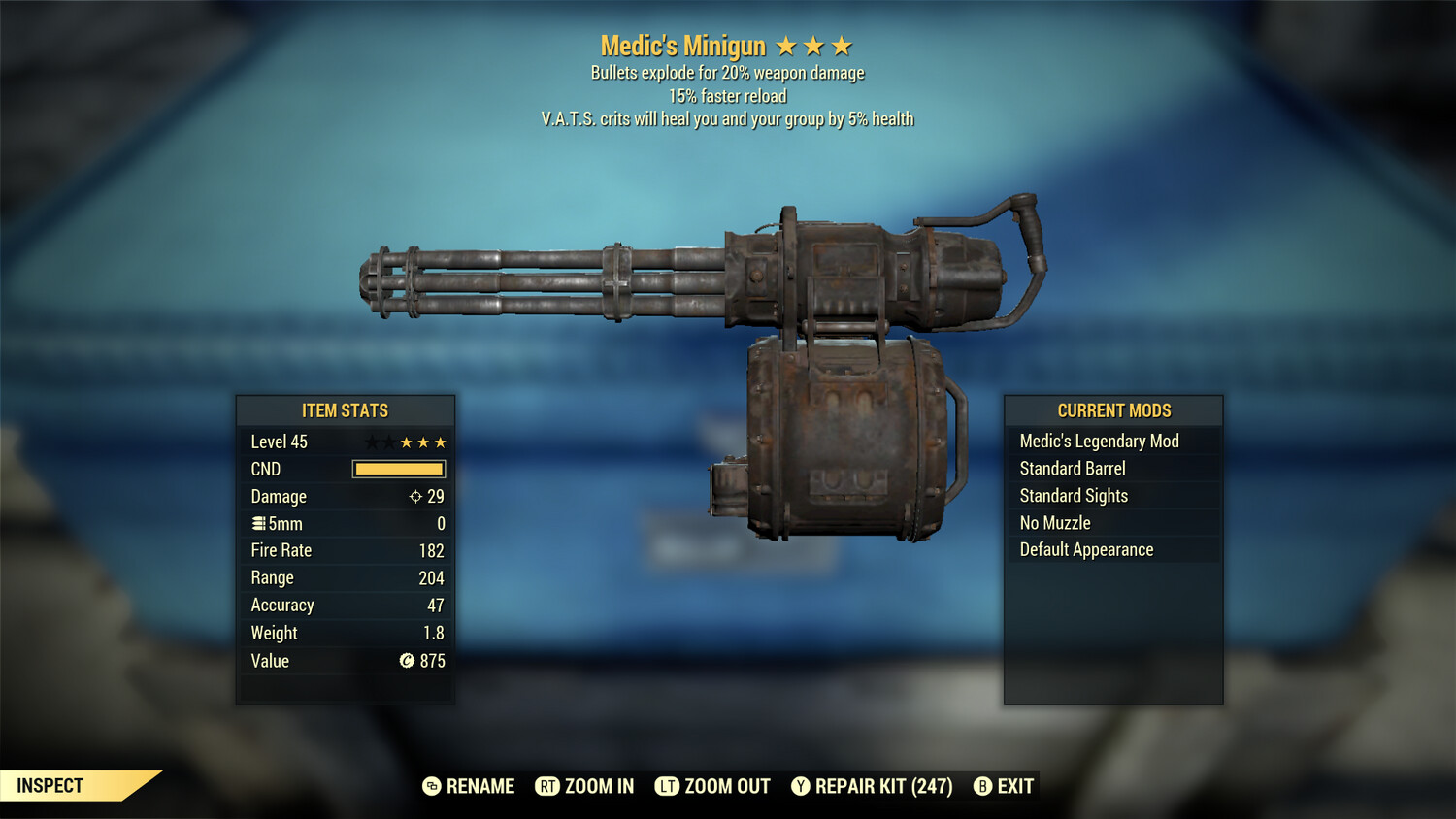Click the LT button icon for Zoom Out
The height and width of the screenshot is (819, 1456).
pos(667,786)
